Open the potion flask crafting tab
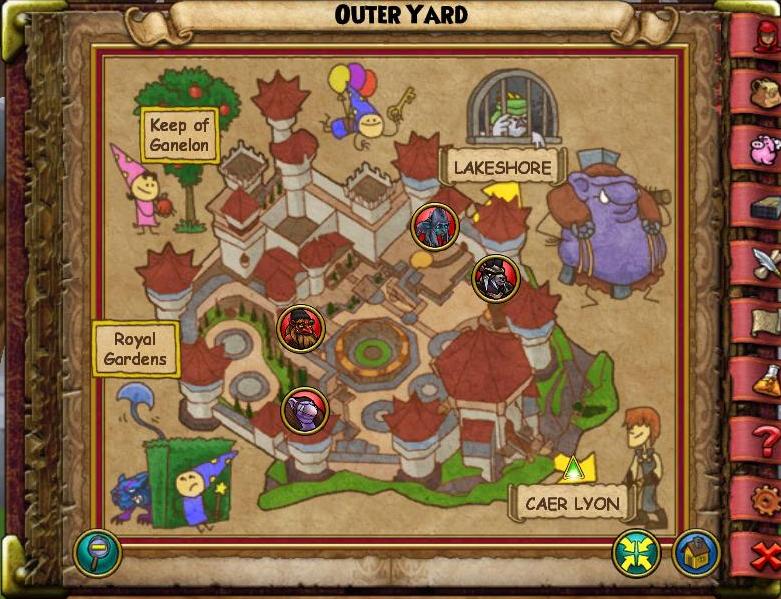This screenshot has width=781, height=599. 762,379
